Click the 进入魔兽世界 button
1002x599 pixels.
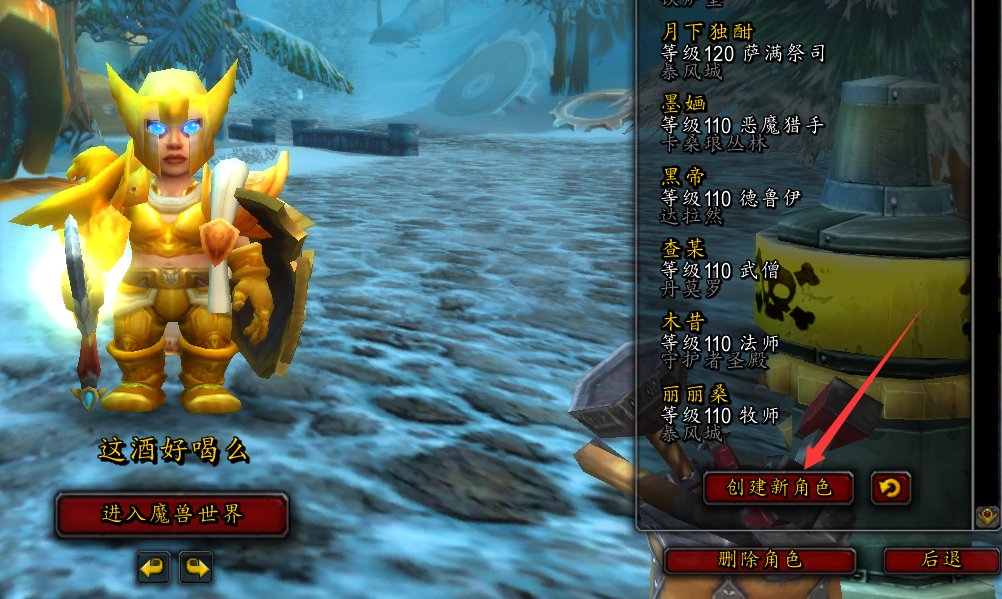pos(172,515)
